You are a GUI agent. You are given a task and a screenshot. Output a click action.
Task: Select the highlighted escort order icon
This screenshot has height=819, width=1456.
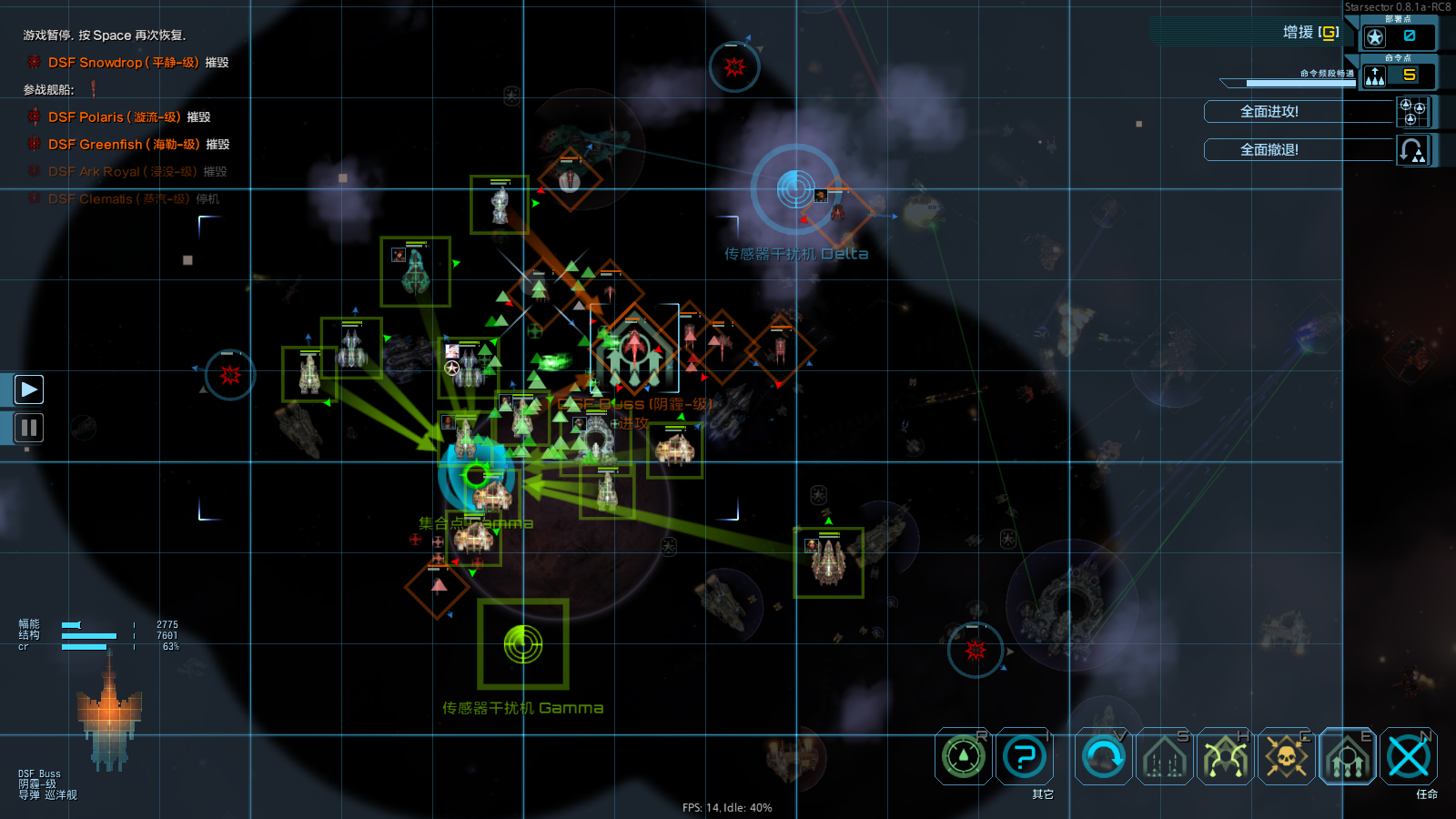tap(1348, 756)
